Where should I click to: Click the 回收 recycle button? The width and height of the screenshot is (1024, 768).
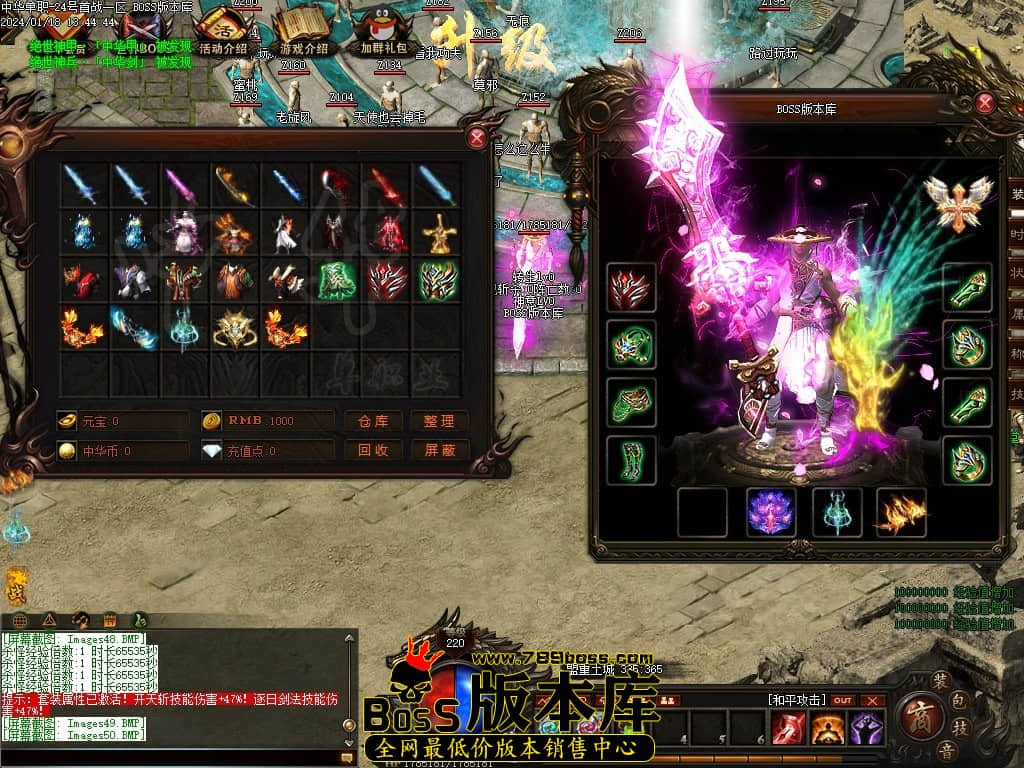373,451
